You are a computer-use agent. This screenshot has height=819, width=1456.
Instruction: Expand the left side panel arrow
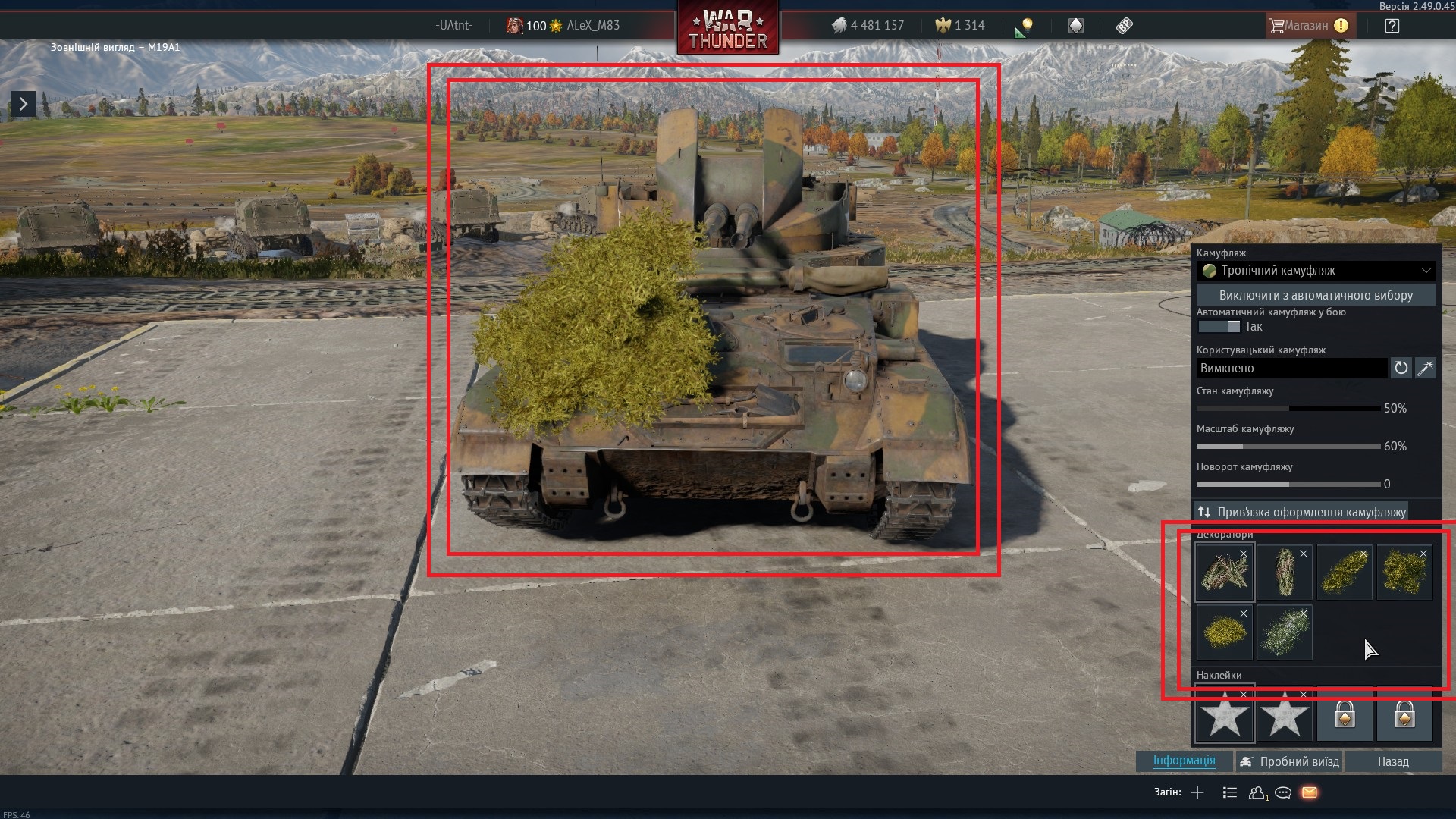tap(23, 104)
